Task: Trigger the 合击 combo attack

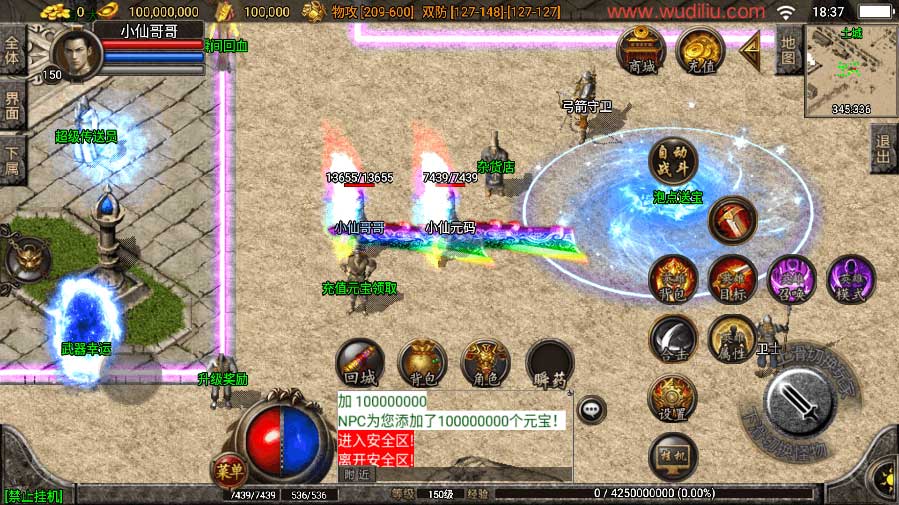Action: pyautogui.click(x=672, y=339)
